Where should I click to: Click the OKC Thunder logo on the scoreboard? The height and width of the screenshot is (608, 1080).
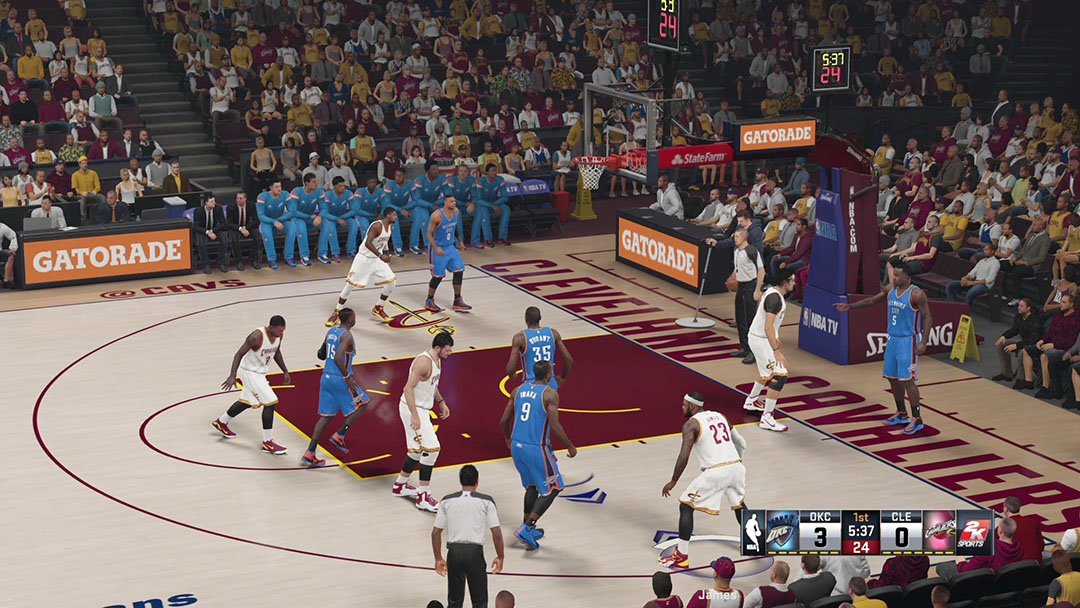pos(781,532)
